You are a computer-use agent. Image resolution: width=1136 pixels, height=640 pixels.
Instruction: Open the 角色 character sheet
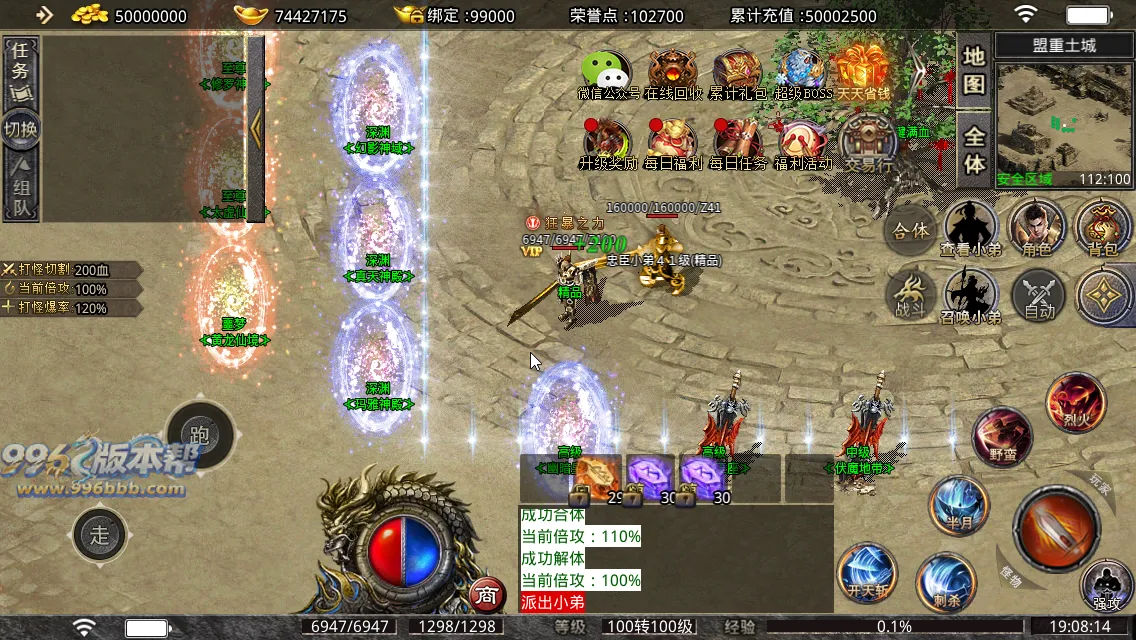[1037, 229]
